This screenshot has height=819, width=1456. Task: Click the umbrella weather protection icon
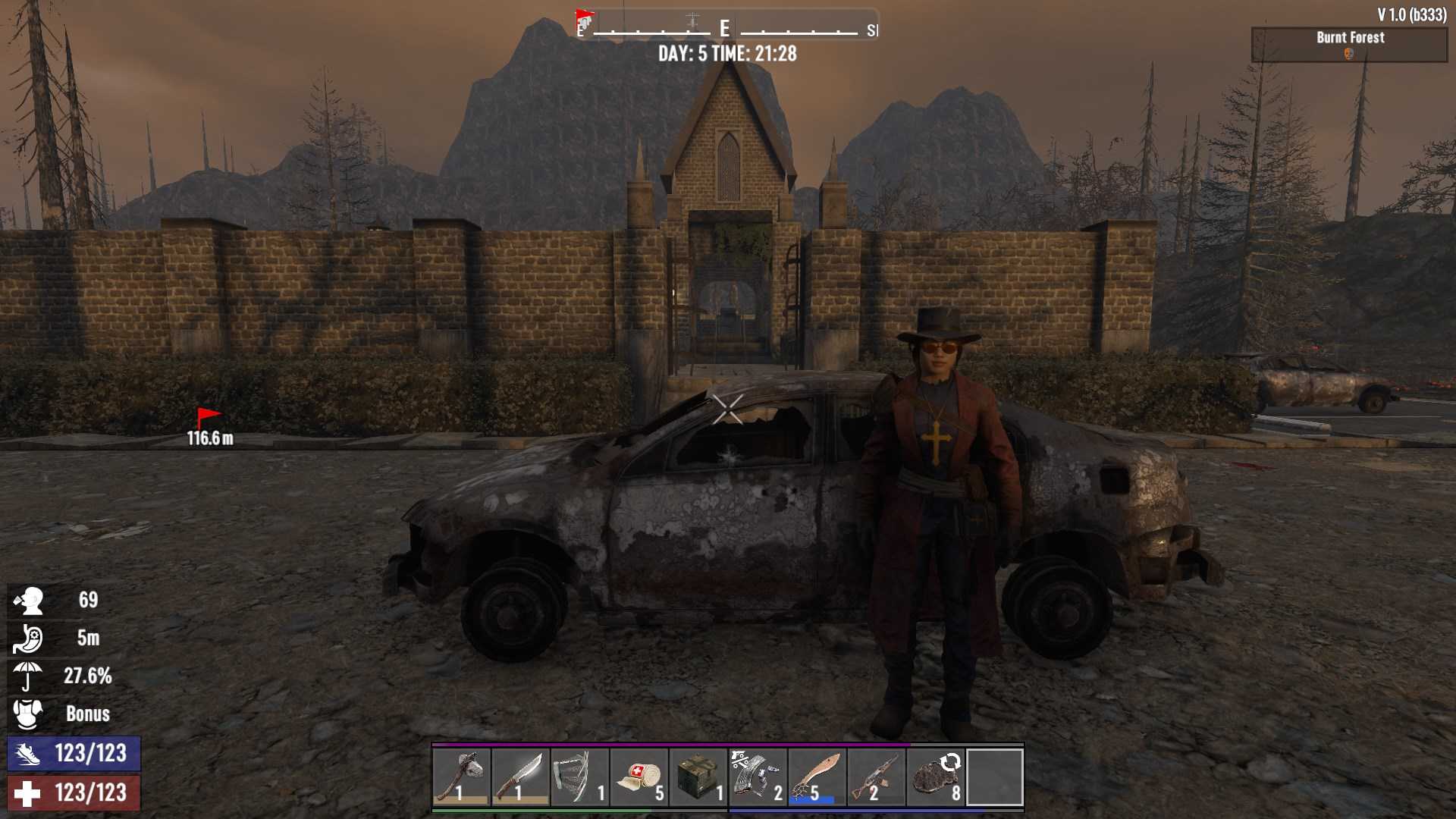click(x=27, y=676)
